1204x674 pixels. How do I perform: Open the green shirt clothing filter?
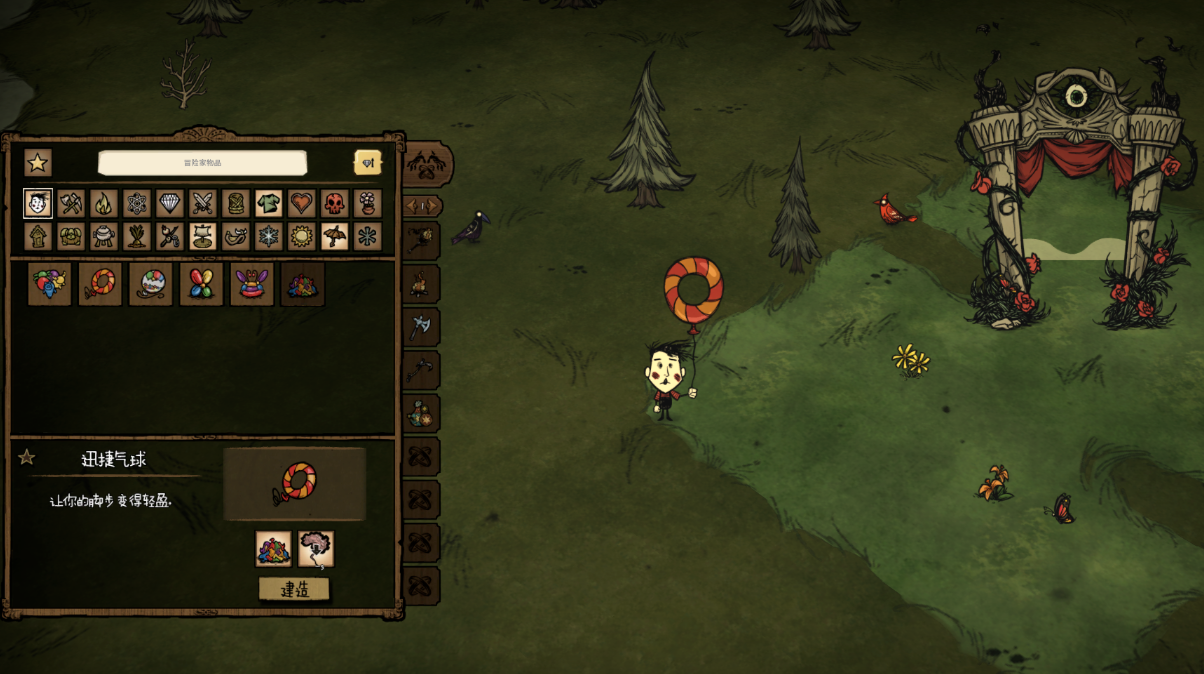click(x=268, y=204)
